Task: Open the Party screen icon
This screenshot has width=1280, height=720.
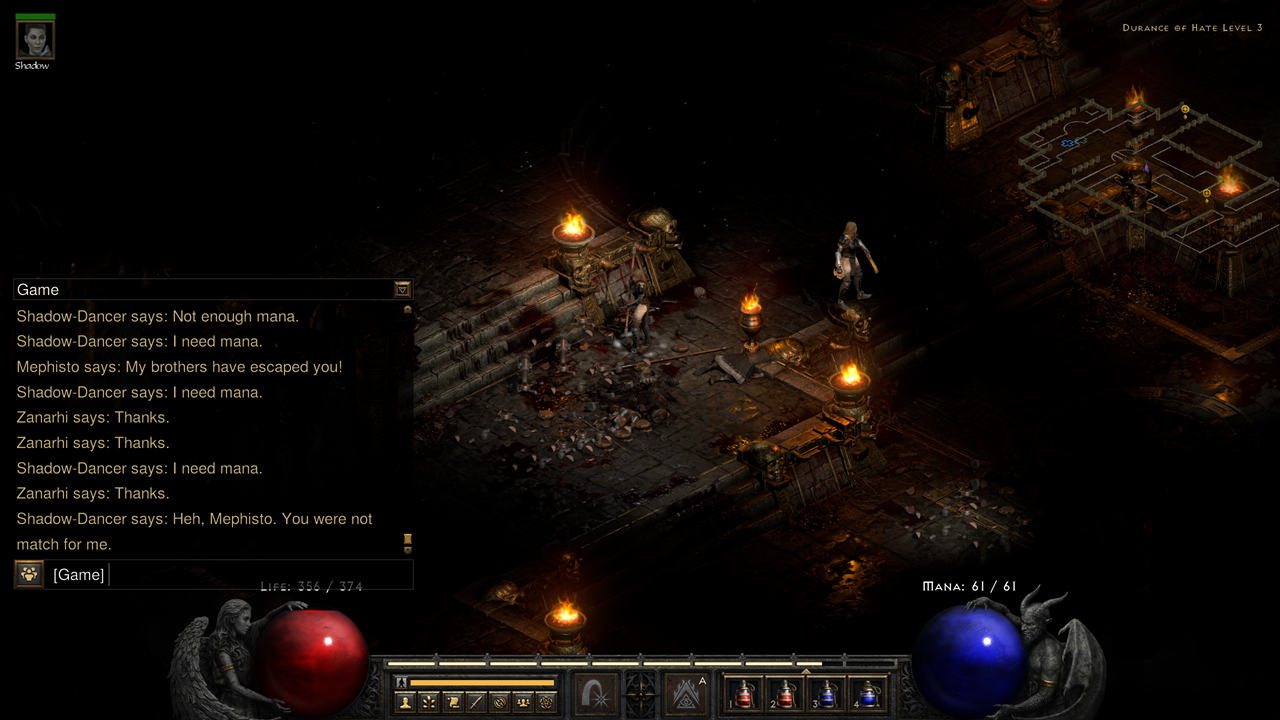Action: point(522,702)
